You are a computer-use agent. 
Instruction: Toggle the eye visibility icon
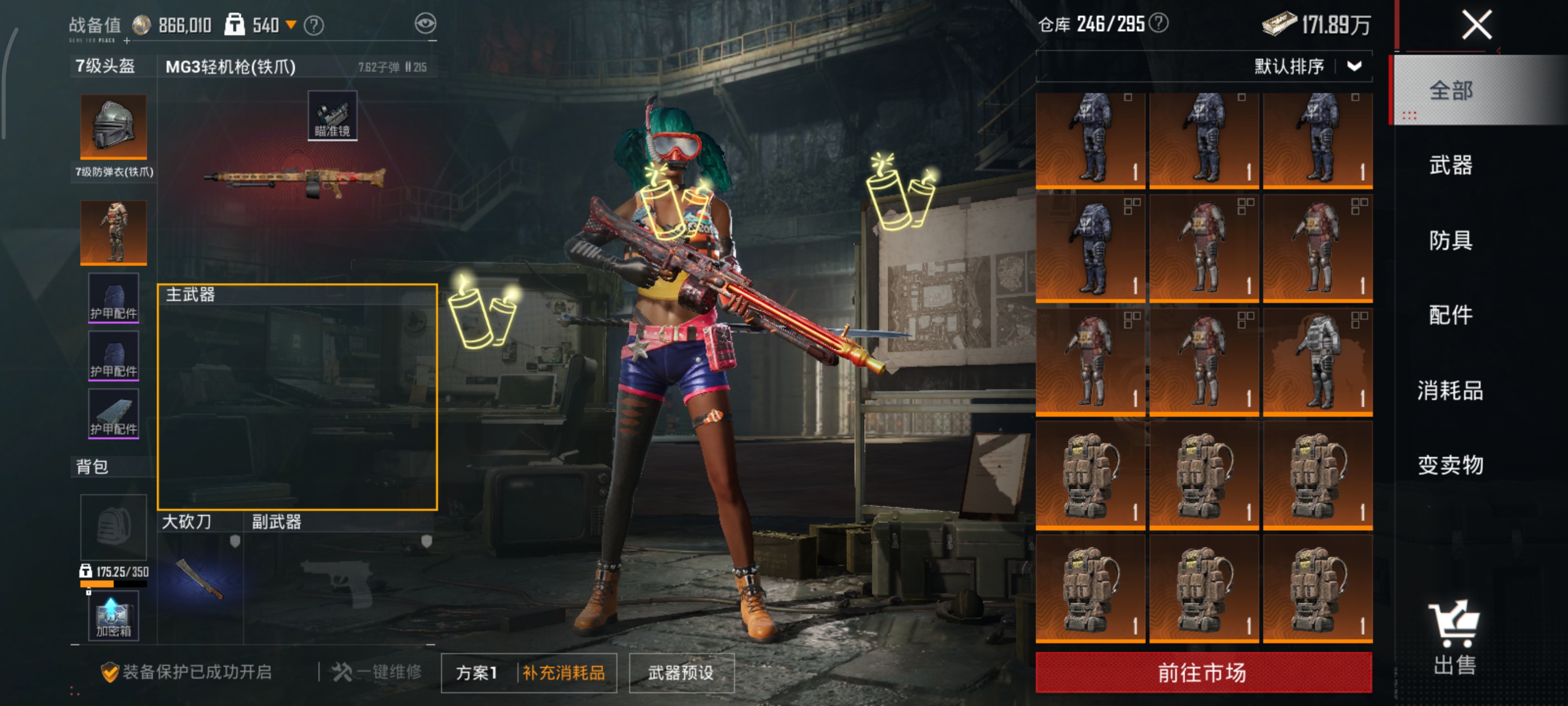pyautogui.click(x=425, y=24)
